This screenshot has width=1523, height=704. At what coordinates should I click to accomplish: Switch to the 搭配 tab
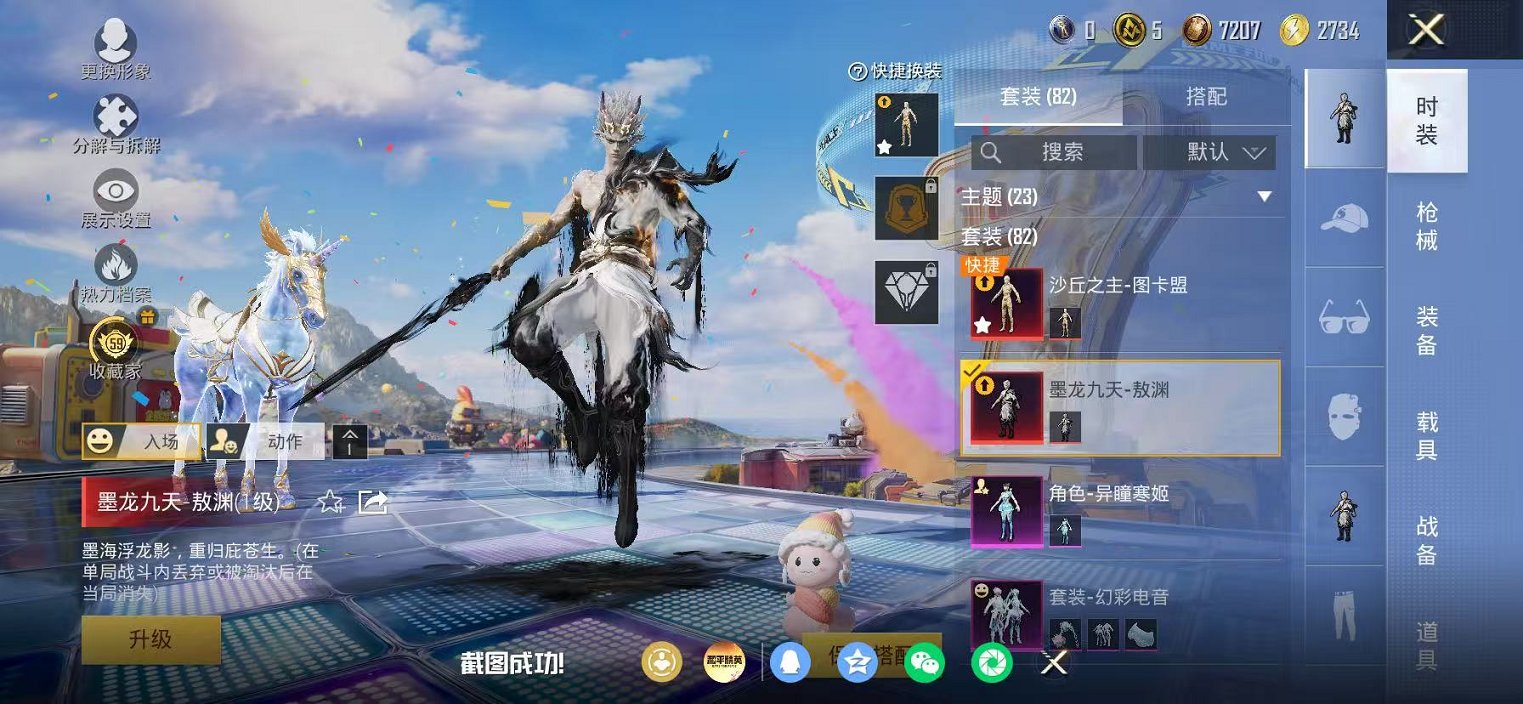tap(1206, 97)
